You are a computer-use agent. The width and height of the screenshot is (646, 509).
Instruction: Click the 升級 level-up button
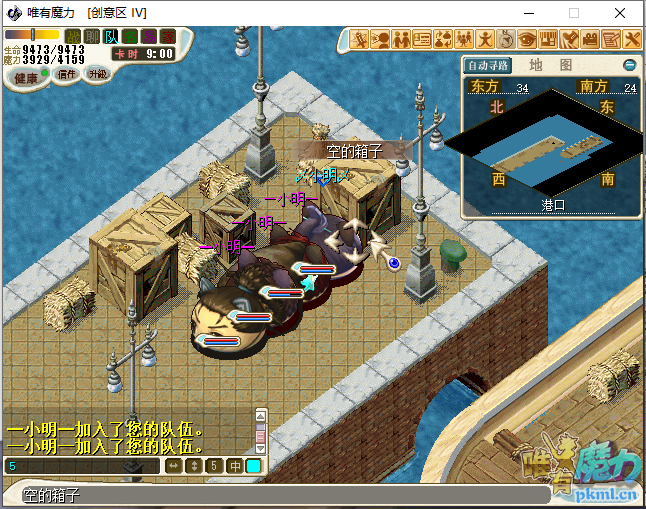click(x=97, y=74)
